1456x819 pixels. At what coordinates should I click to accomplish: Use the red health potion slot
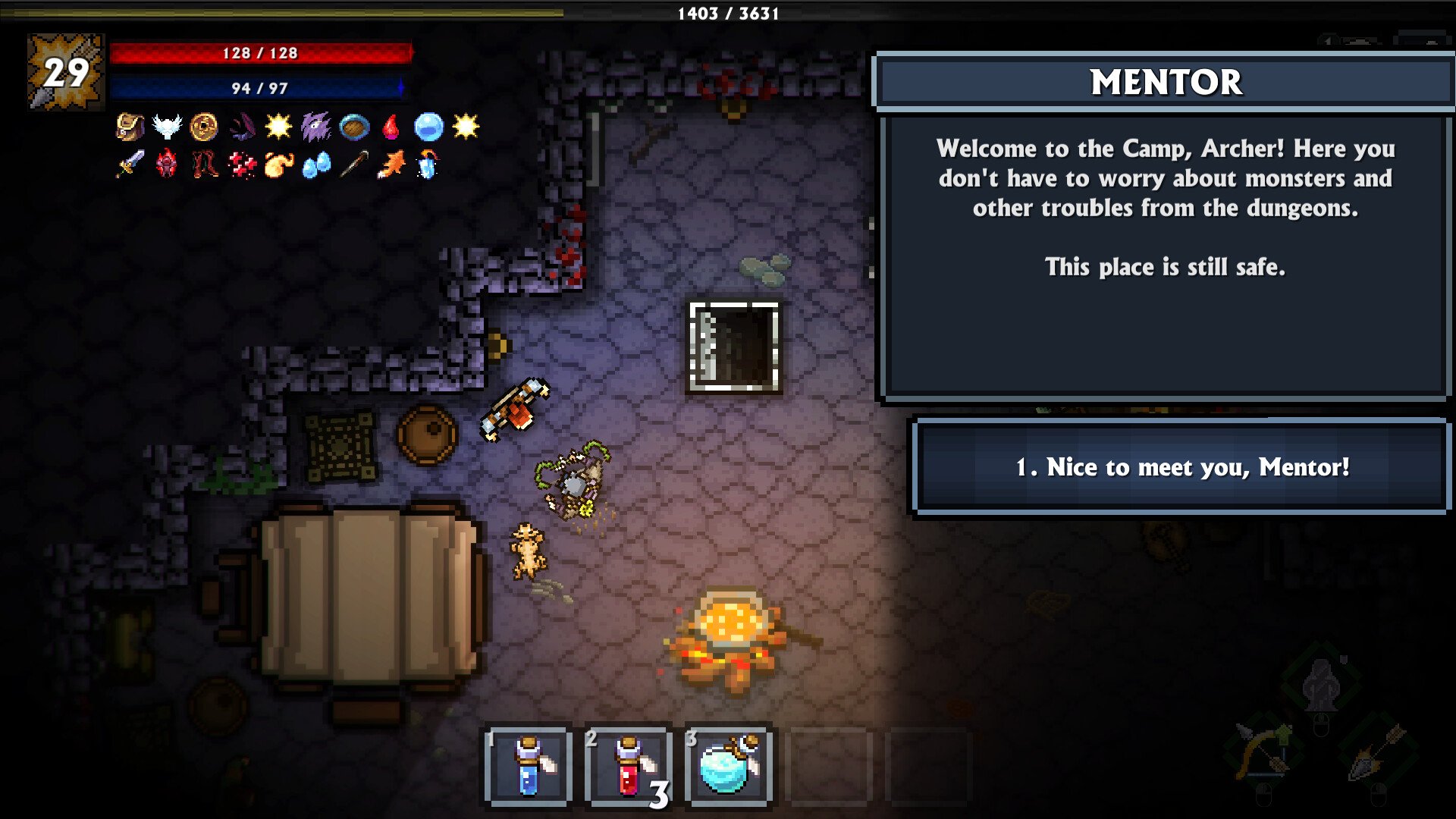click(x=629, y=767)
